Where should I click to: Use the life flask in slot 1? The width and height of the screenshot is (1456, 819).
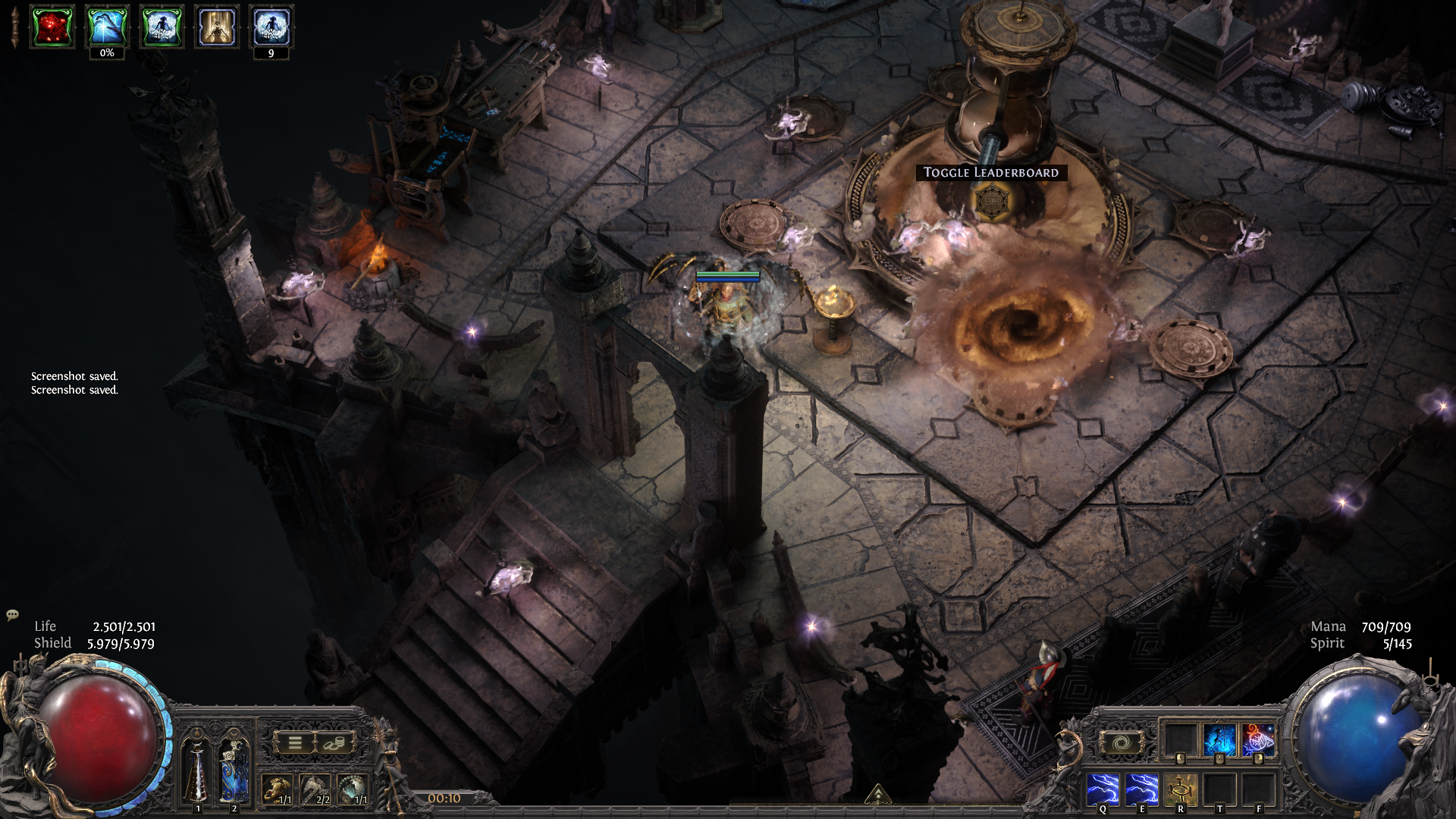[x=197, y=767]
